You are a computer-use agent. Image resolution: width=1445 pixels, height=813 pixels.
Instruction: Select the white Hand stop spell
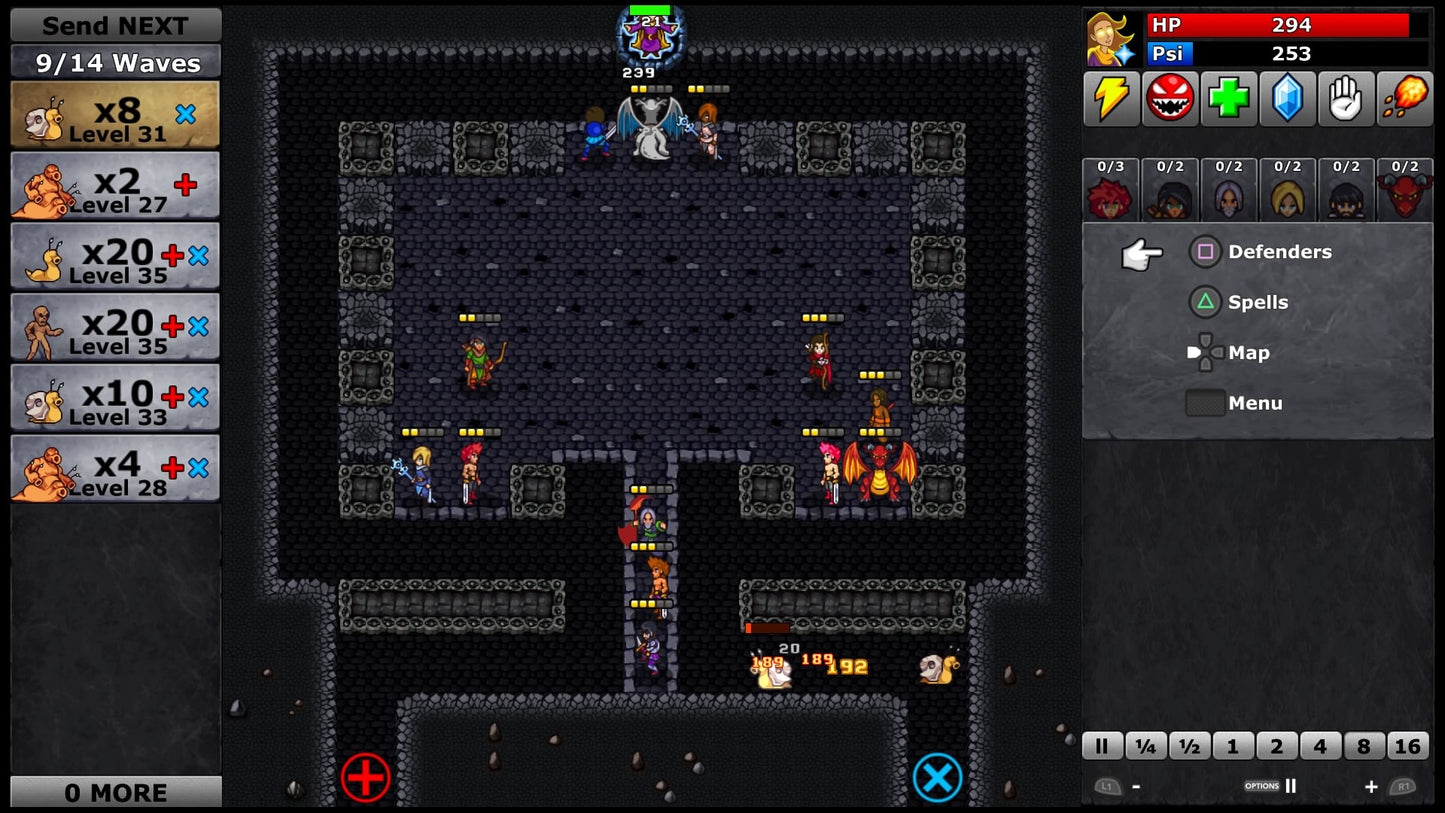1346,97
